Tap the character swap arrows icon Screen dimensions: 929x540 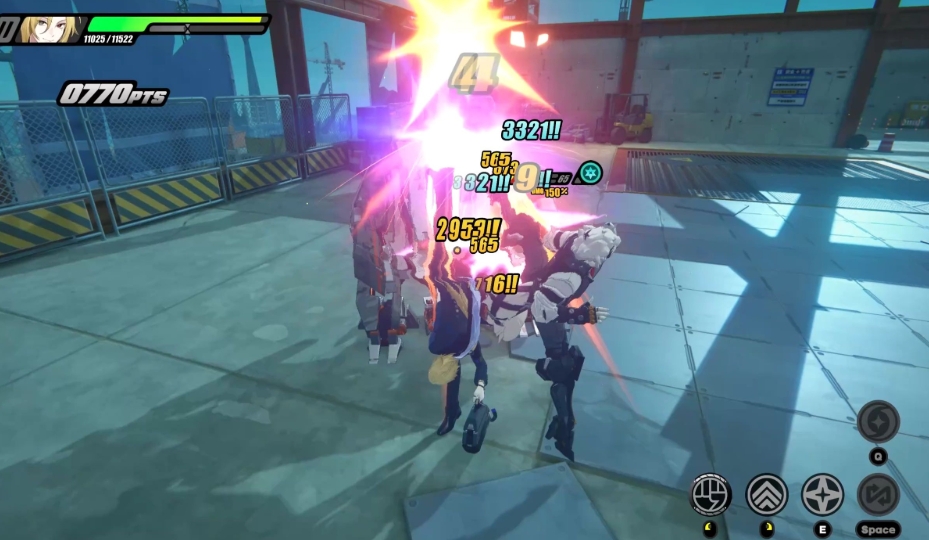coord(878,494)
